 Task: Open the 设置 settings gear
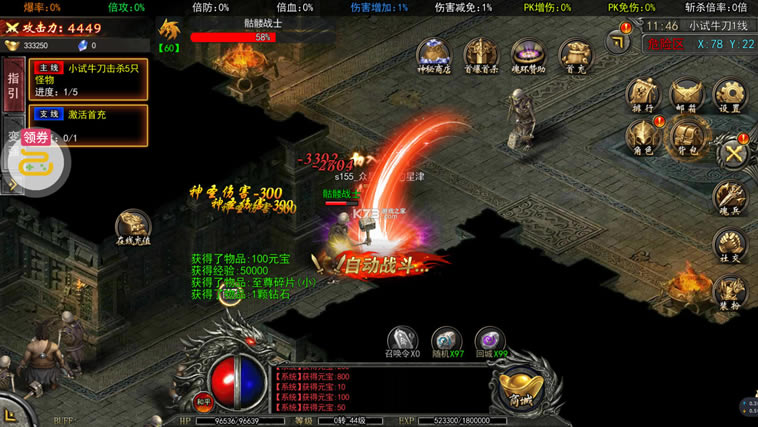(x=729, y=94)
